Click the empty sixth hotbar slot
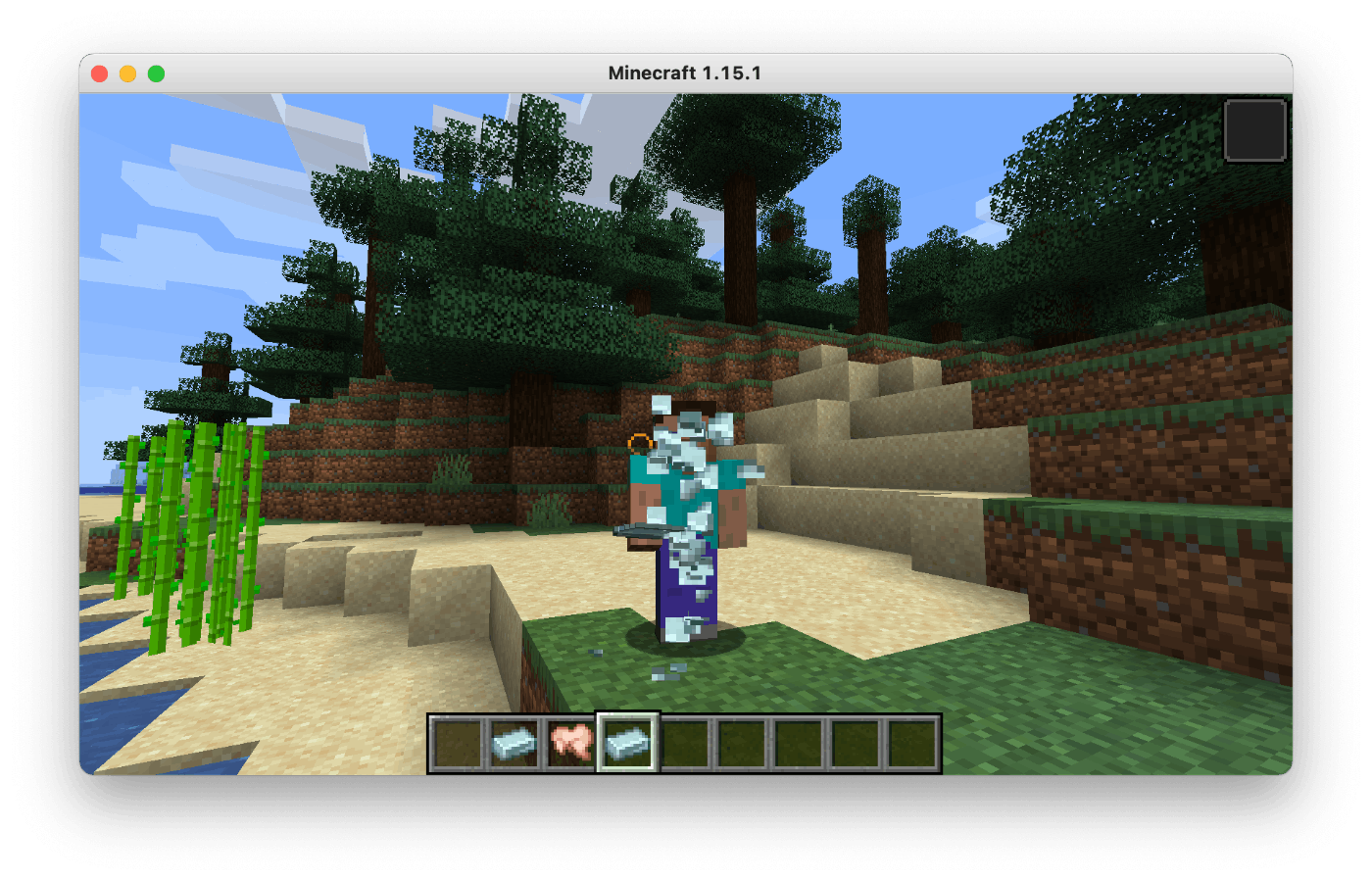The width and height of the screenshot is (1372, 880). click(x=741, y=742)
